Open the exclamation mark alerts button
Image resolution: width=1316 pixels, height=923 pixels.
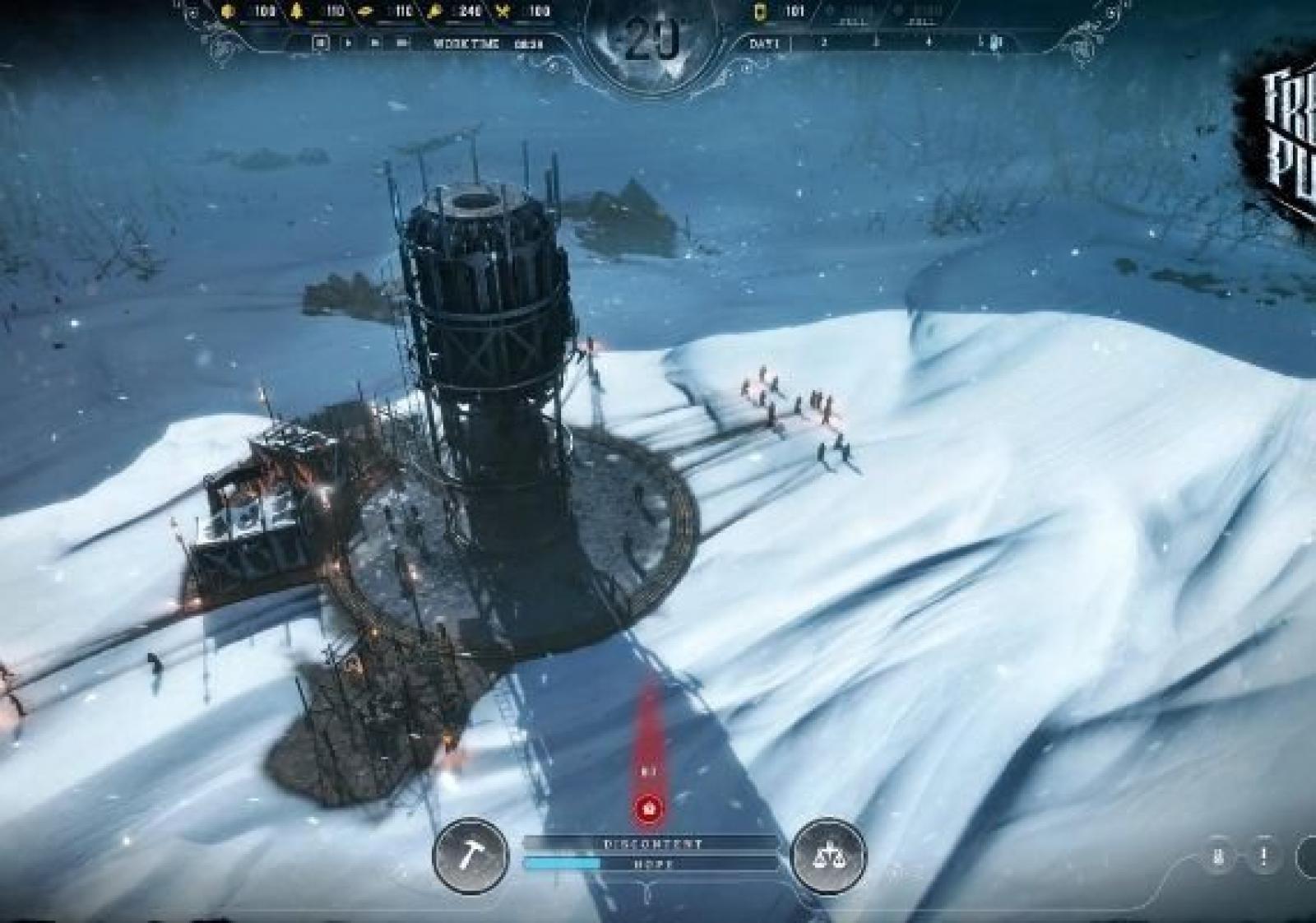(1263, 856)
